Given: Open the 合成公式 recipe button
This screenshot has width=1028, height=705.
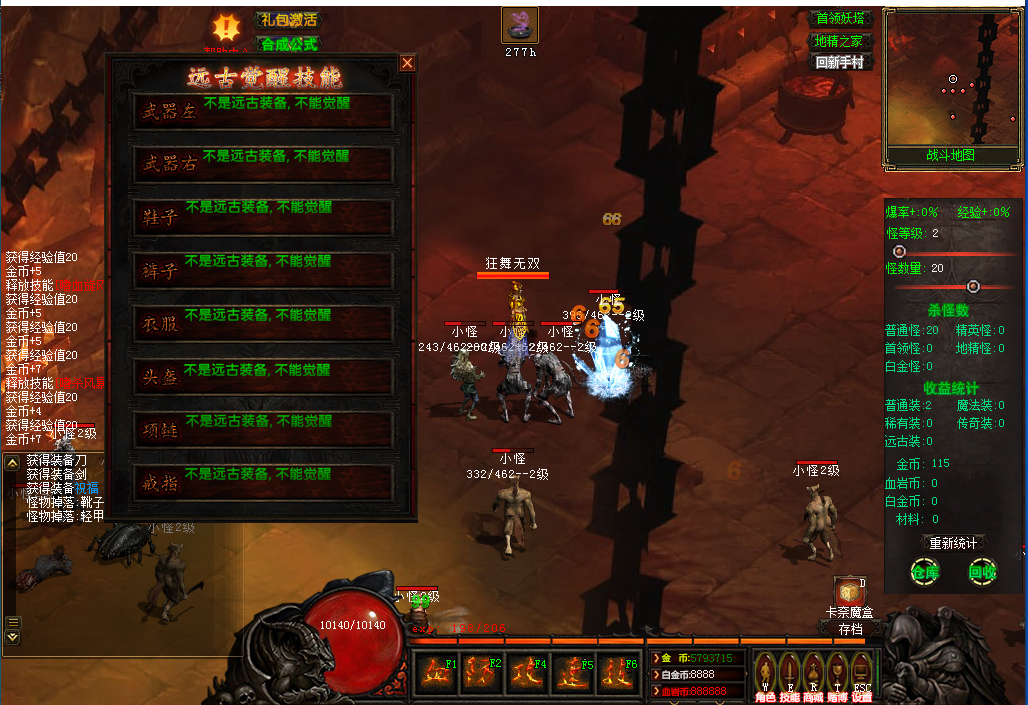Looking at the screenshot, I should 288,44.
